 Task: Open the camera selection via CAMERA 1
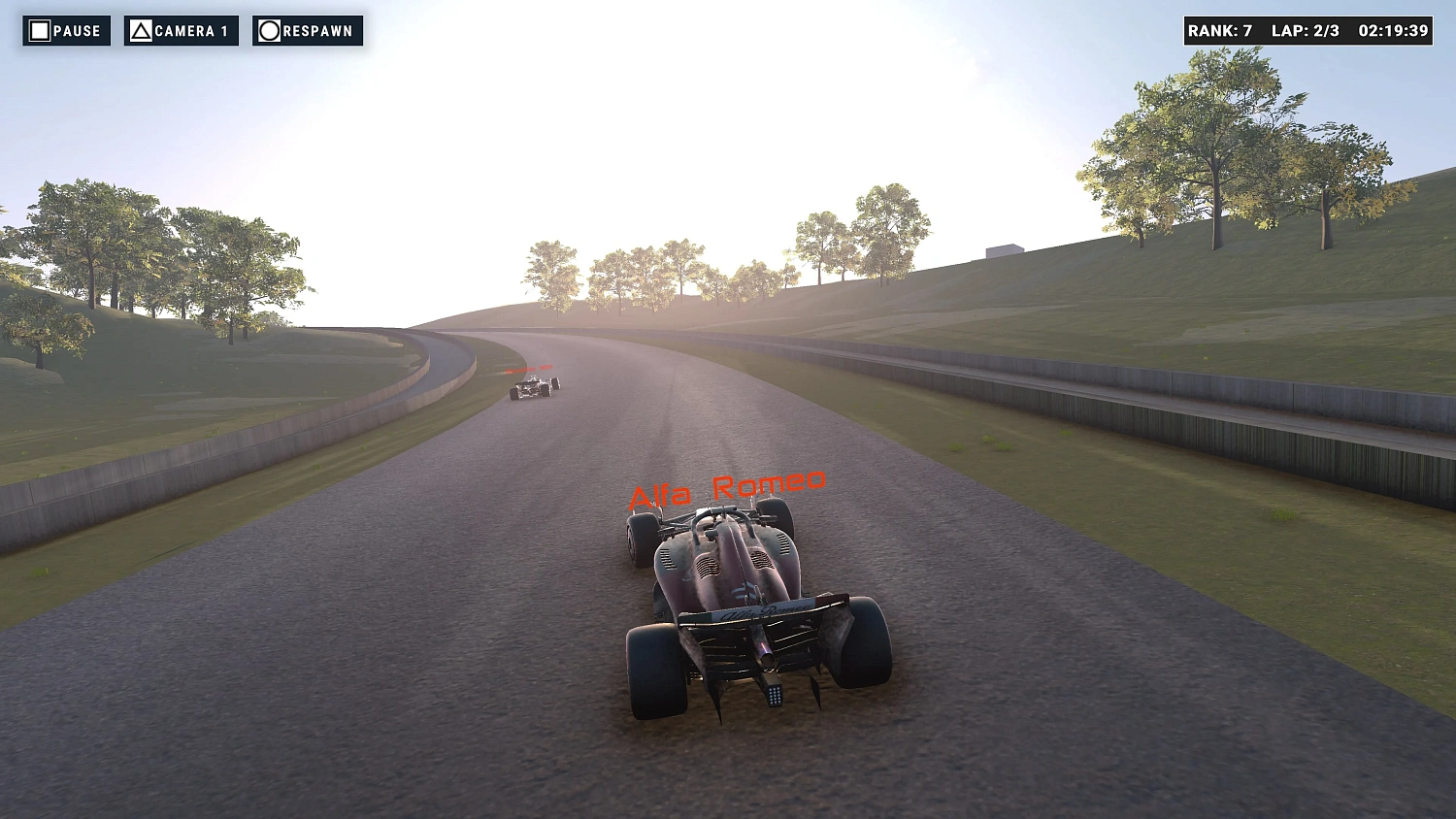click(181, 30)
